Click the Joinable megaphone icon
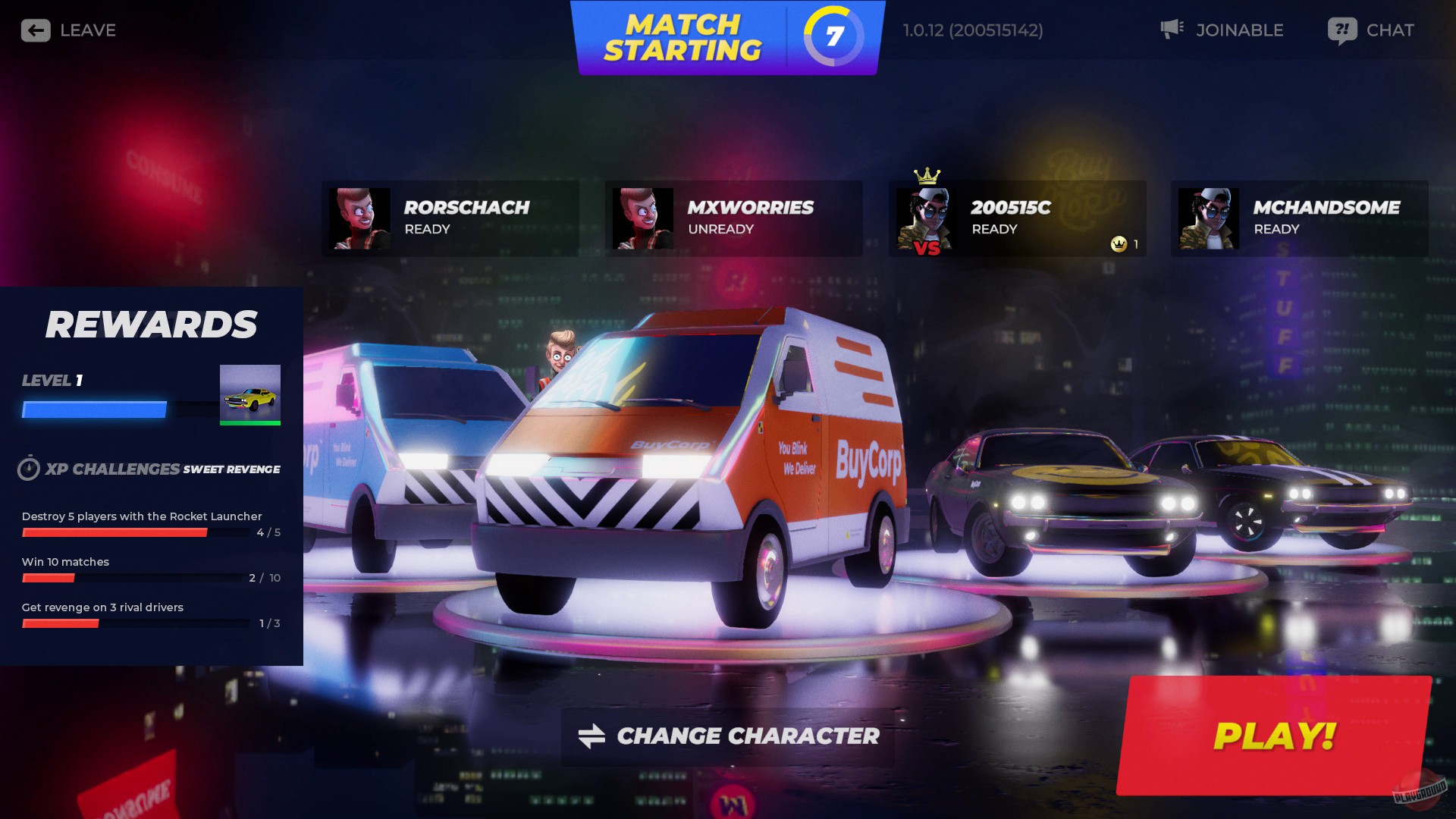The image size is (1456, 819). (x=1172, y=29)
